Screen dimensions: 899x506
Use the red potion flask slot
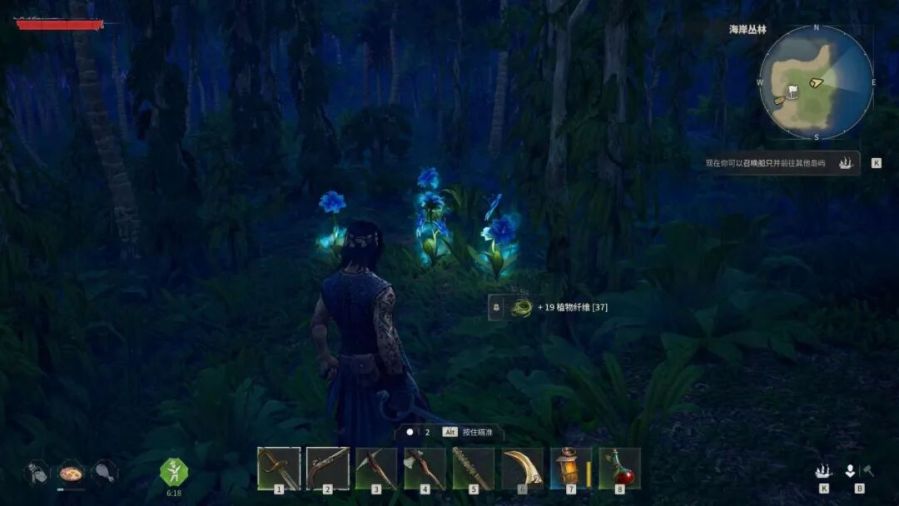[x=619, y=467]
